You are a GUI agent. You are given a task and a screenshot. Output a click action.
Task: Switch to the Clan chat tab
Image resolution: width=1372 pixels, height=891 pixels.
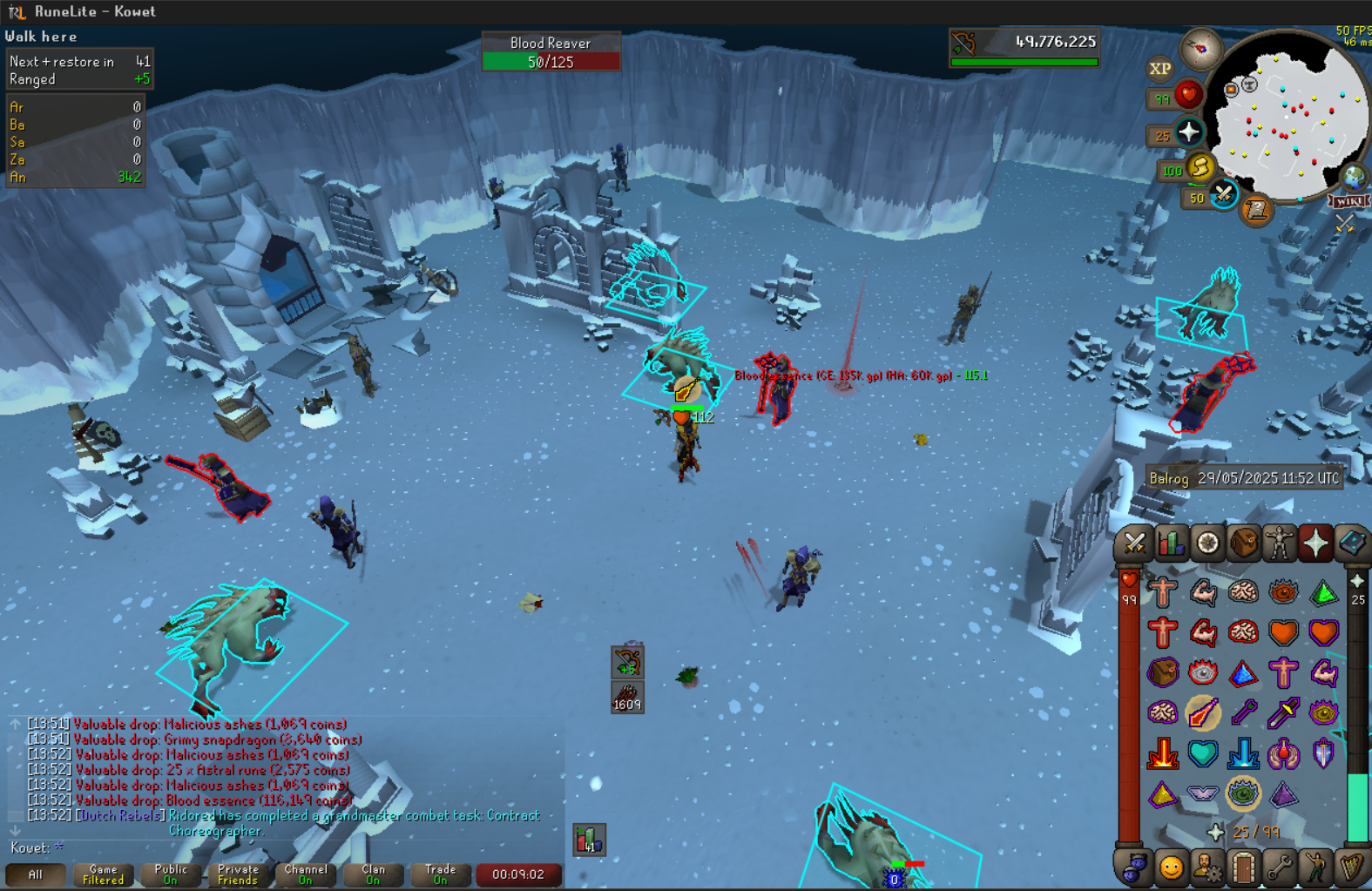(x=373, y=874)
